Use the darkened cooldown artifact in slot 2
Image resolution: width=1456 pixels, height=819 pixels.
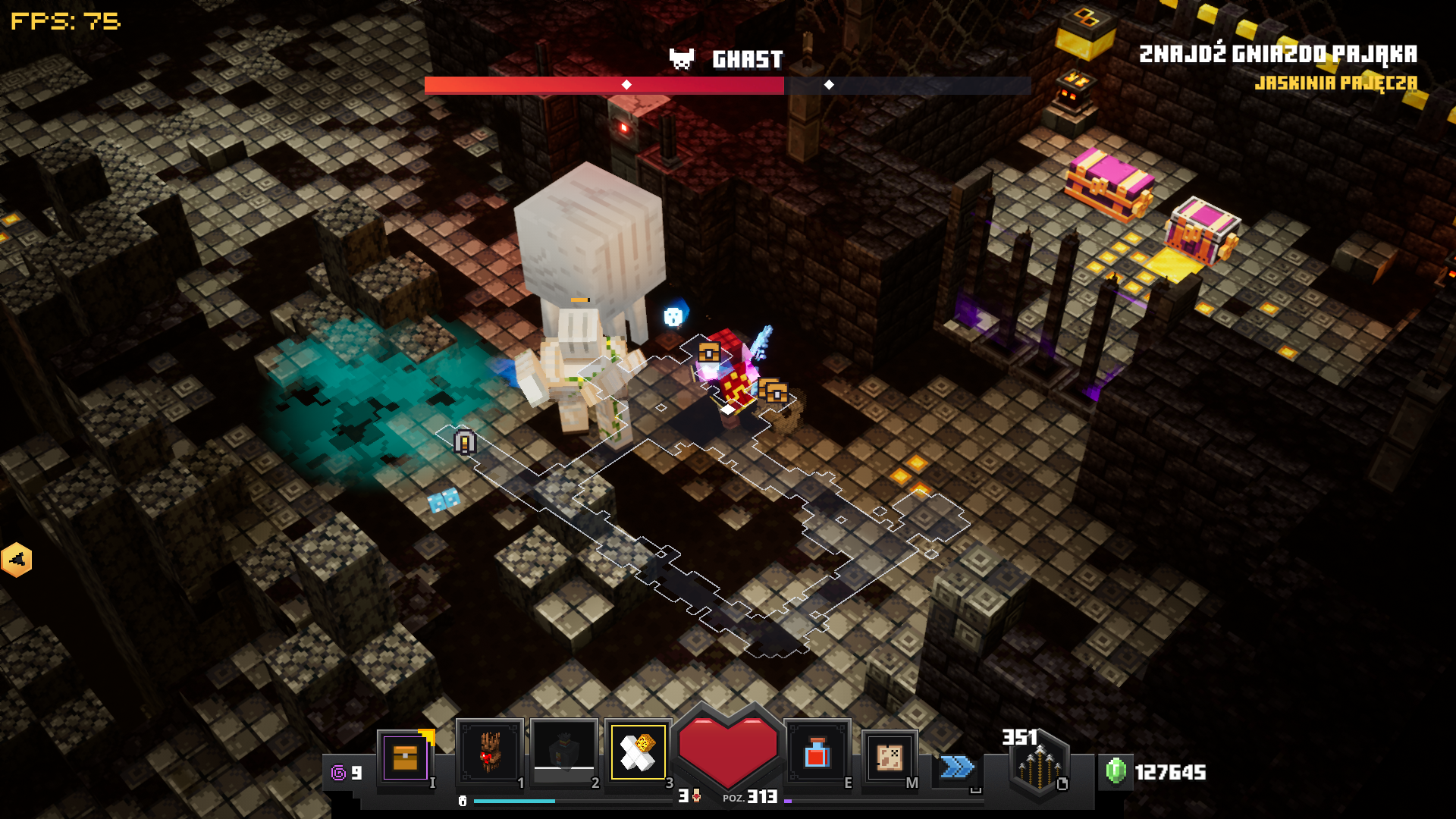(564, 752)
